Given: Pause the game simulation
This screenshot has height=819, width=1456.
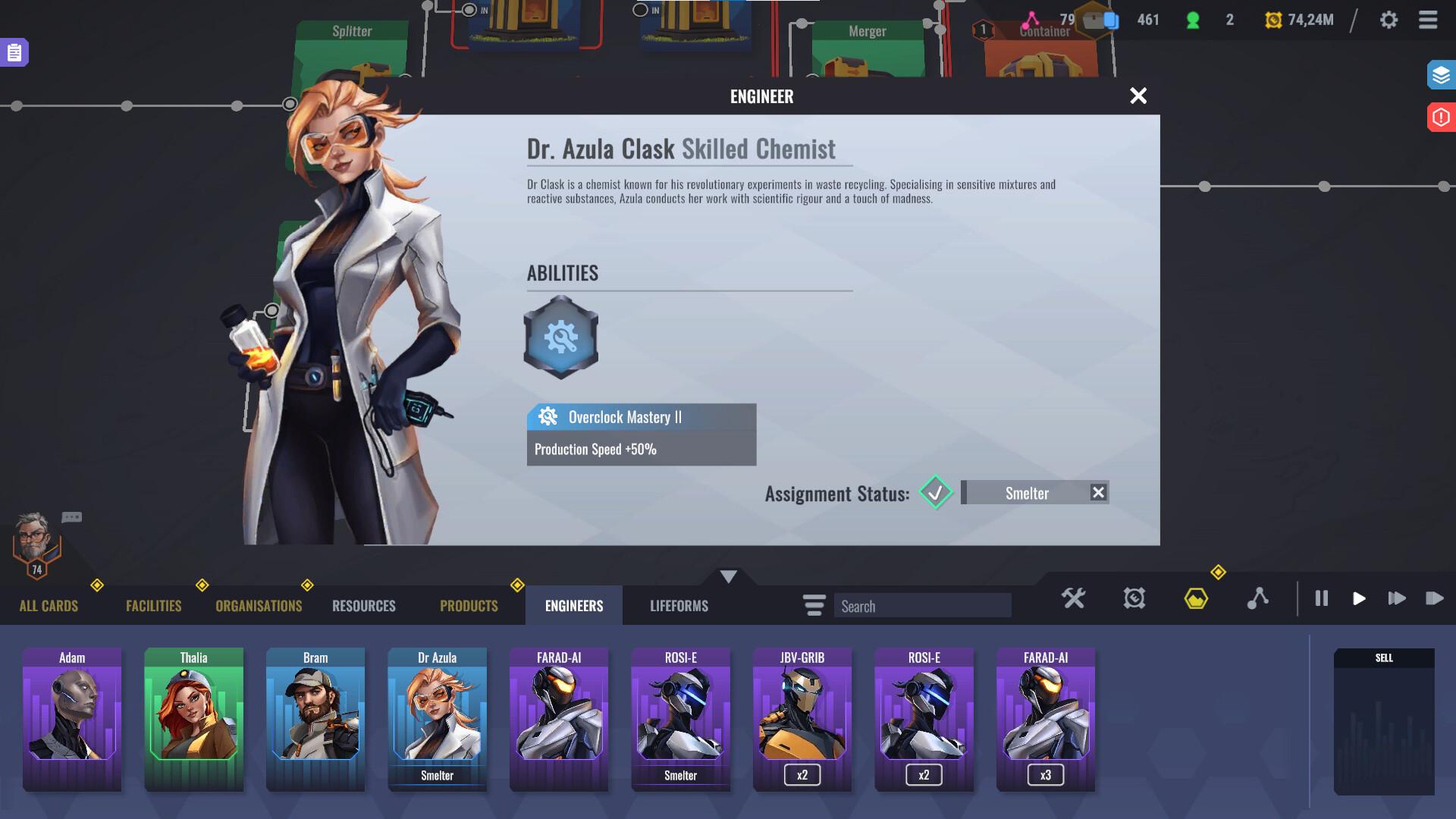Looking at the screenshot, I should (x=1322, y=598).
